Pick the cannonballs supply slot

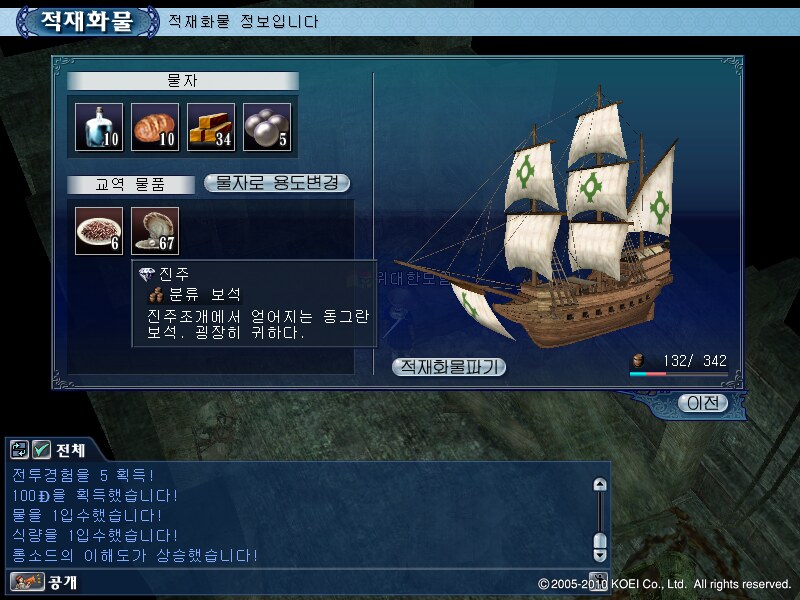pos(267,127)
